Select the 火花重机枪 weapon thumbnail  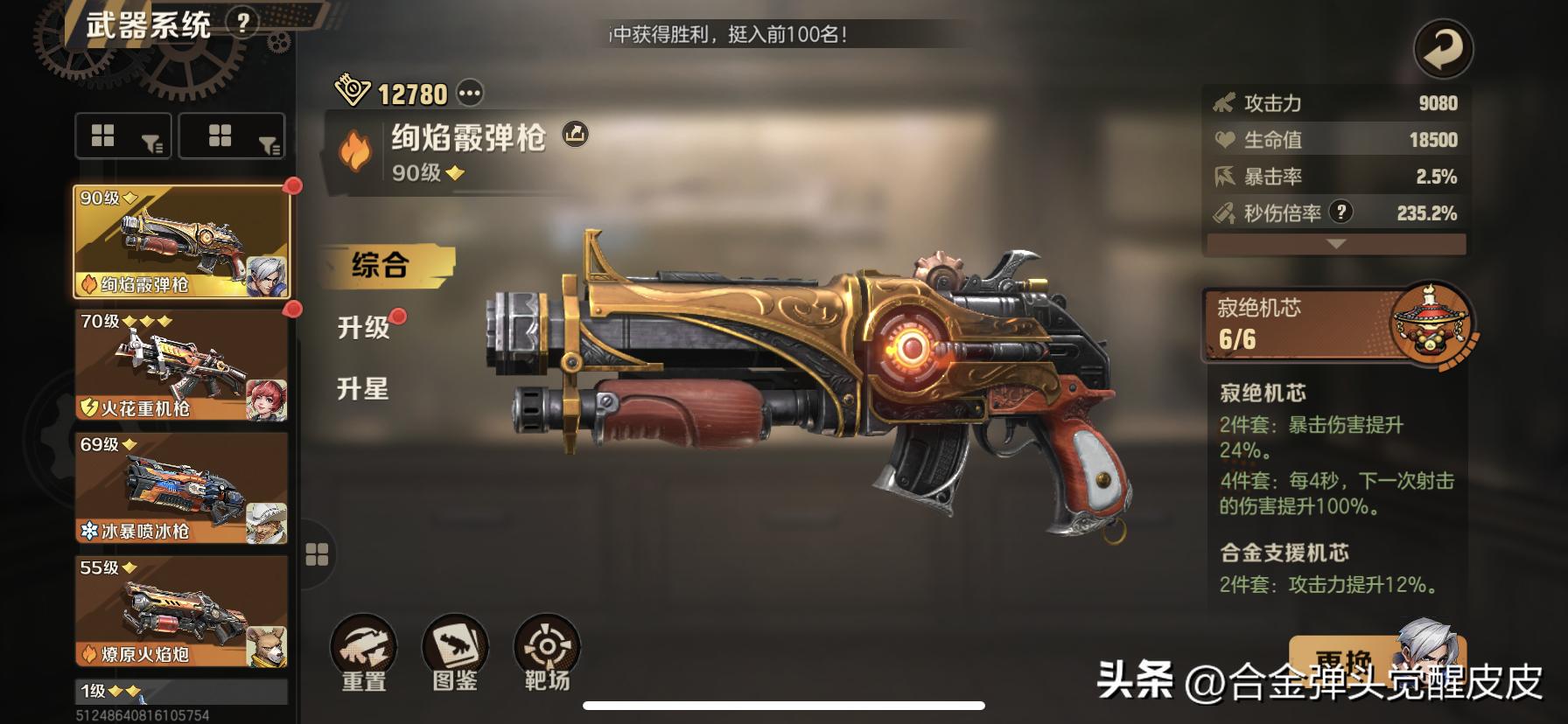tap(179, 367)
